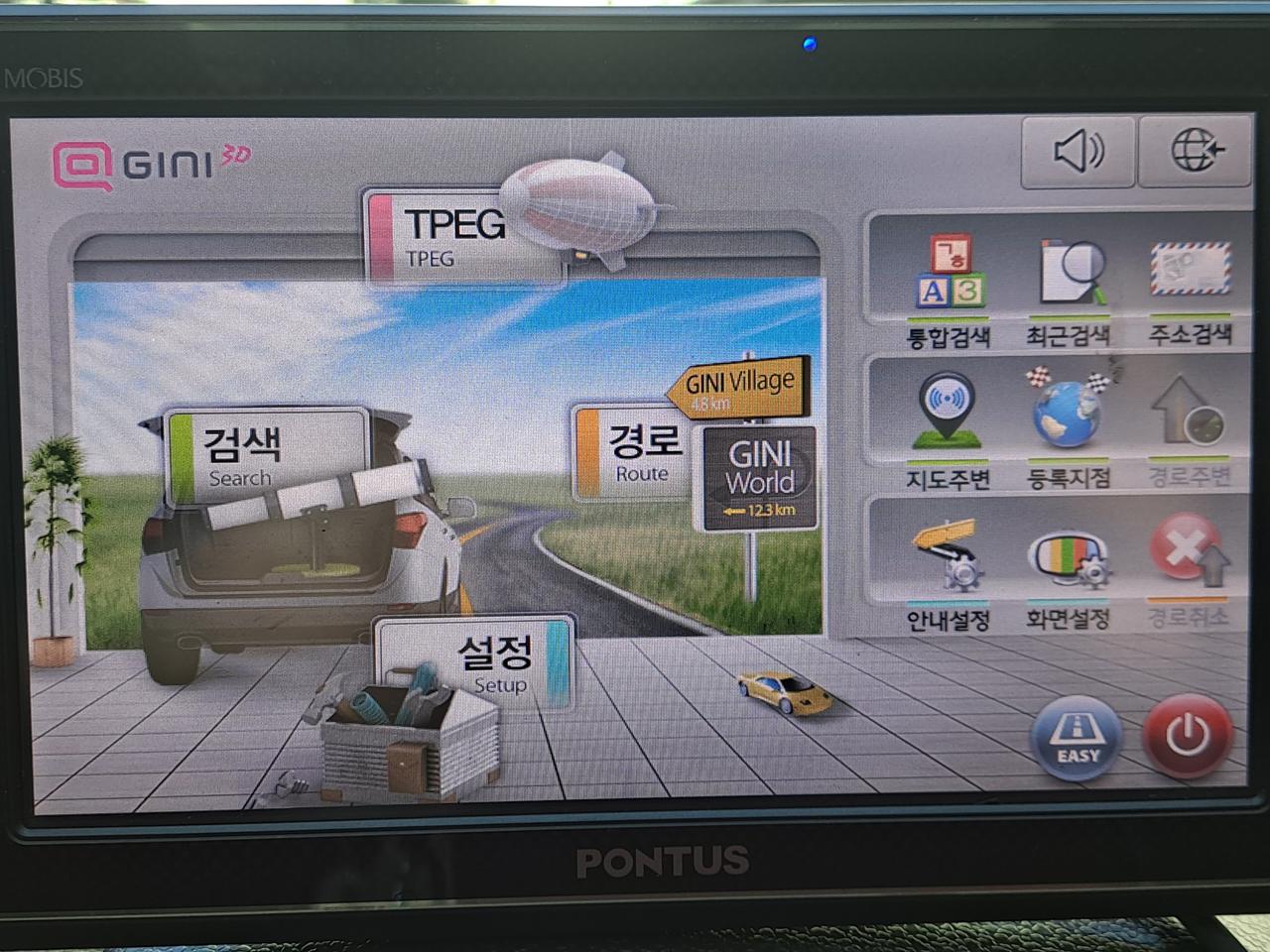The image size is (1270, 952).
Task: Open the 경로 Route menu
Action: click(639, 451)
